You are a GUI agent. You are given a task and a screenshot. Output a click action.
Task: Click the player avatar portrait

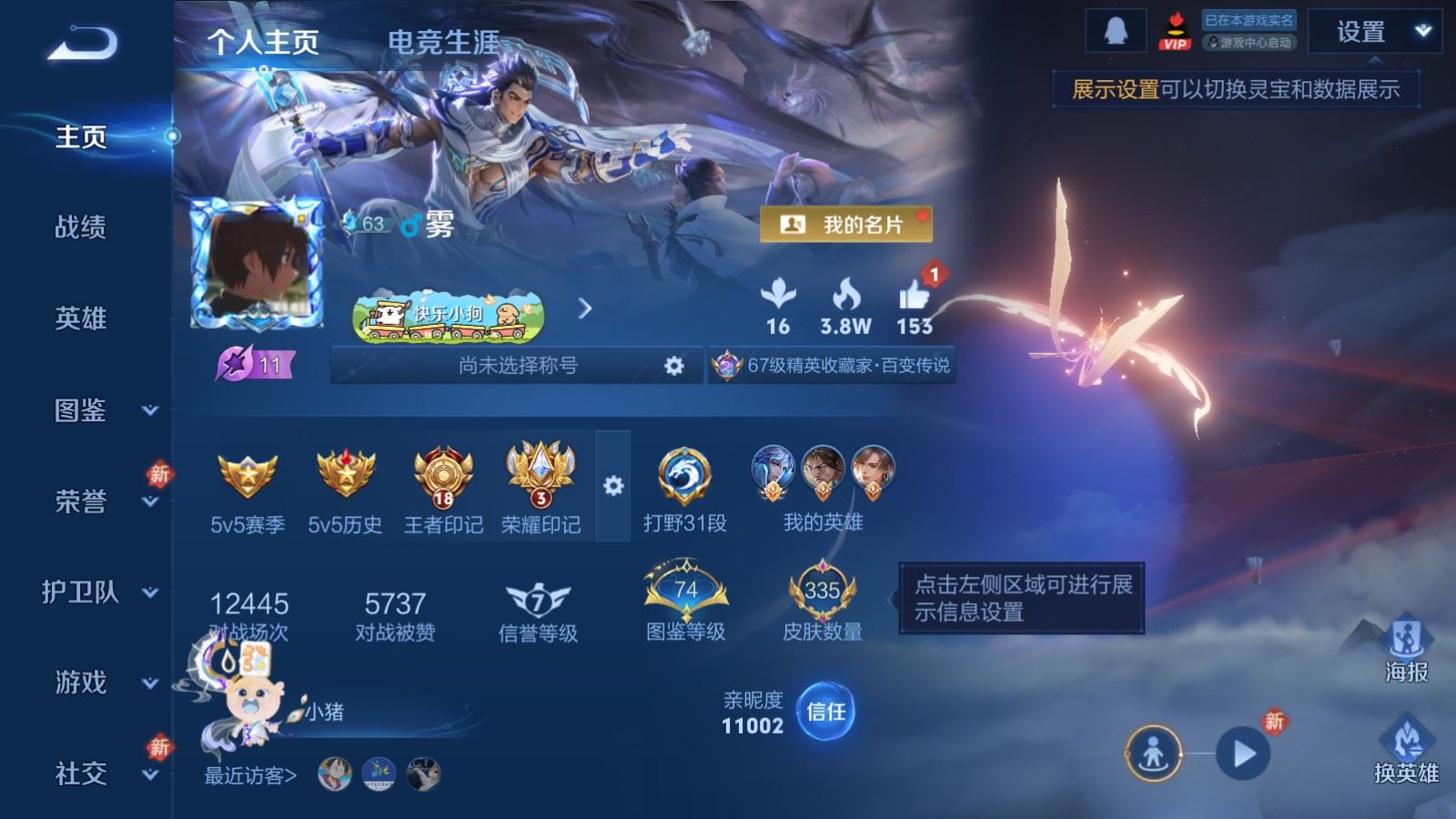[256, 264]
